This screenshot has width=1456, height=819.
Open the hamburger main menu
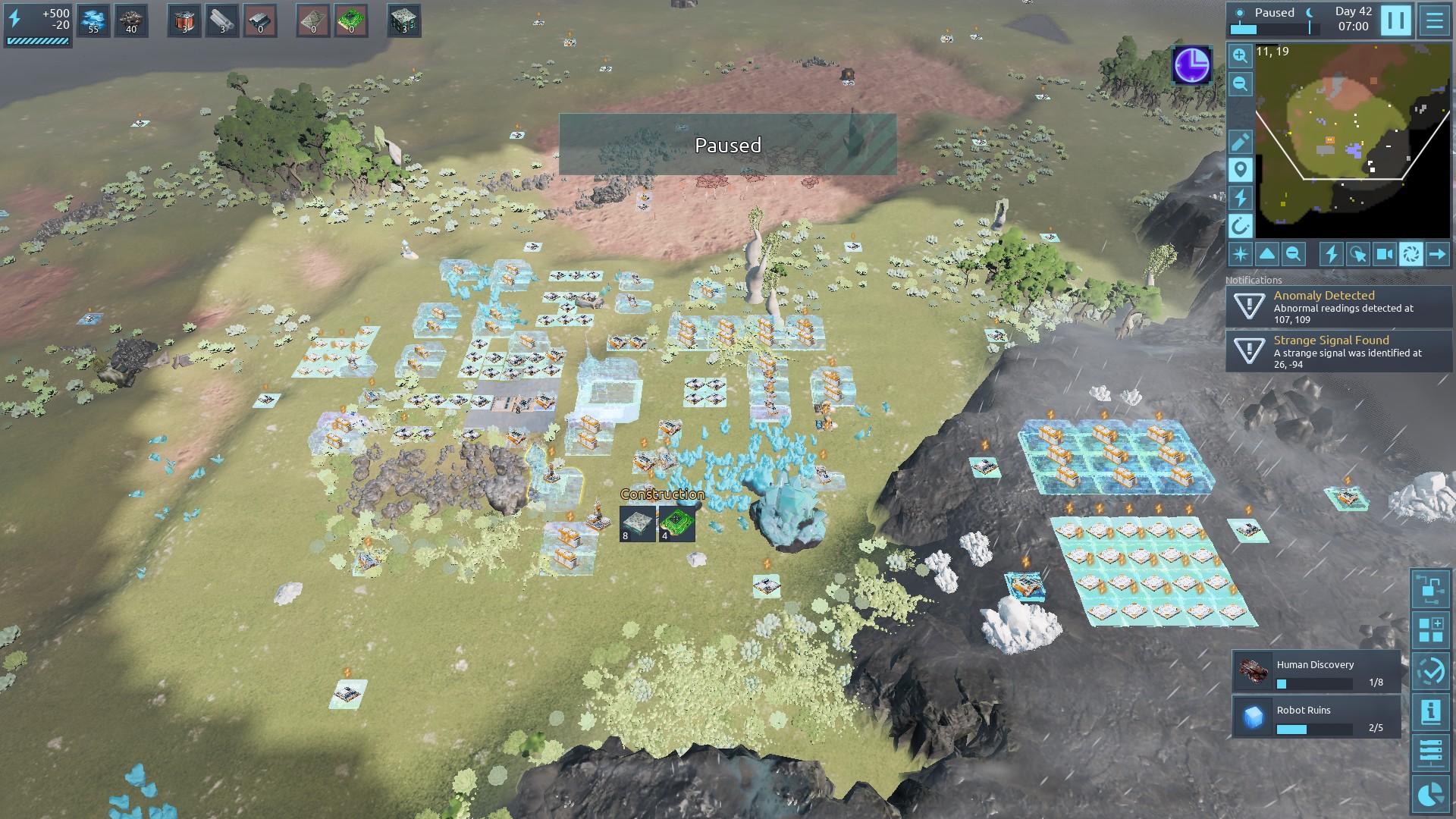1435,20
